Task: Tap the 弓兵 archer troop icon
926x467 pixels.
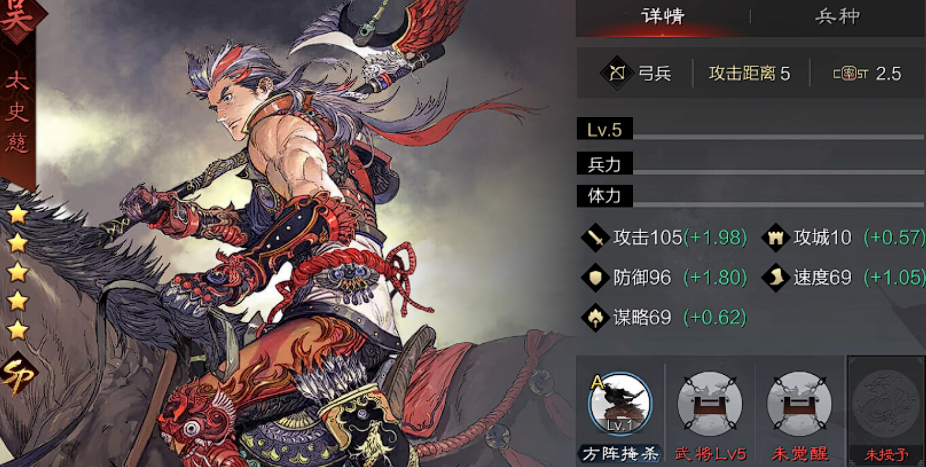Action: coord(614,73)
